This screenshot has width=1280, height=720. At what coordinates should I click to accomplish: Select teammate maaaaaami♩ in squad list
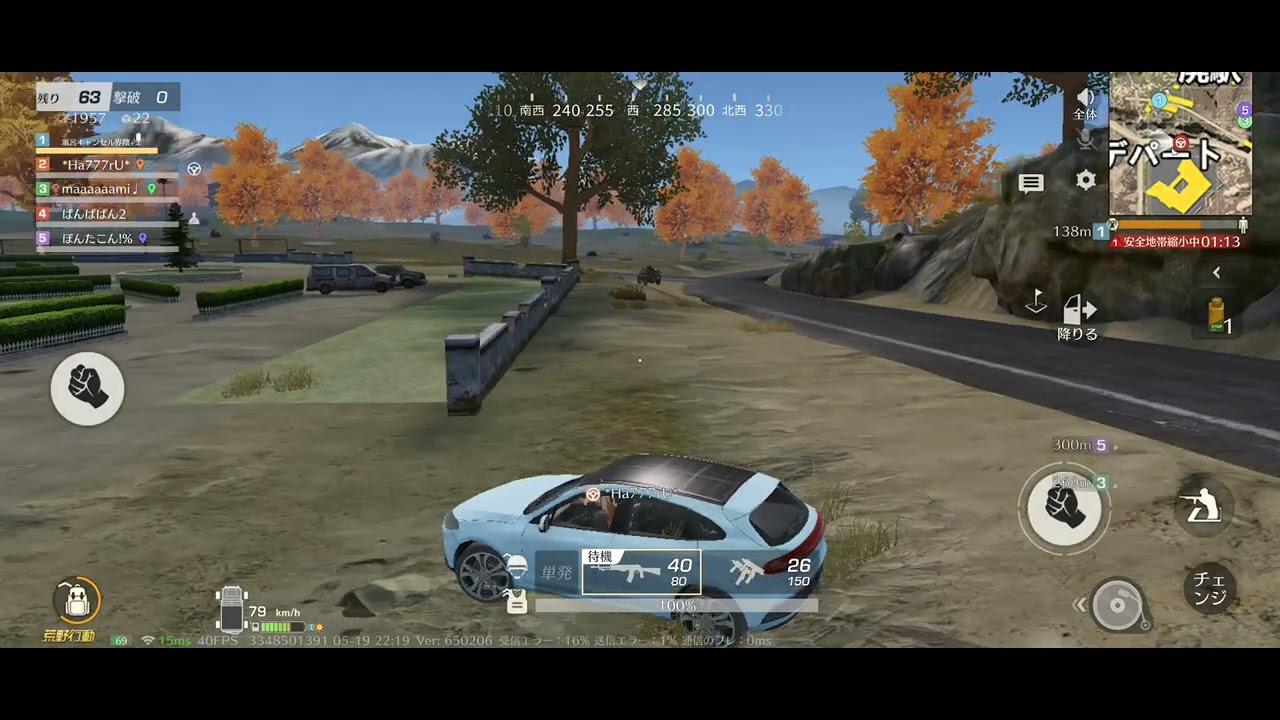98,188
